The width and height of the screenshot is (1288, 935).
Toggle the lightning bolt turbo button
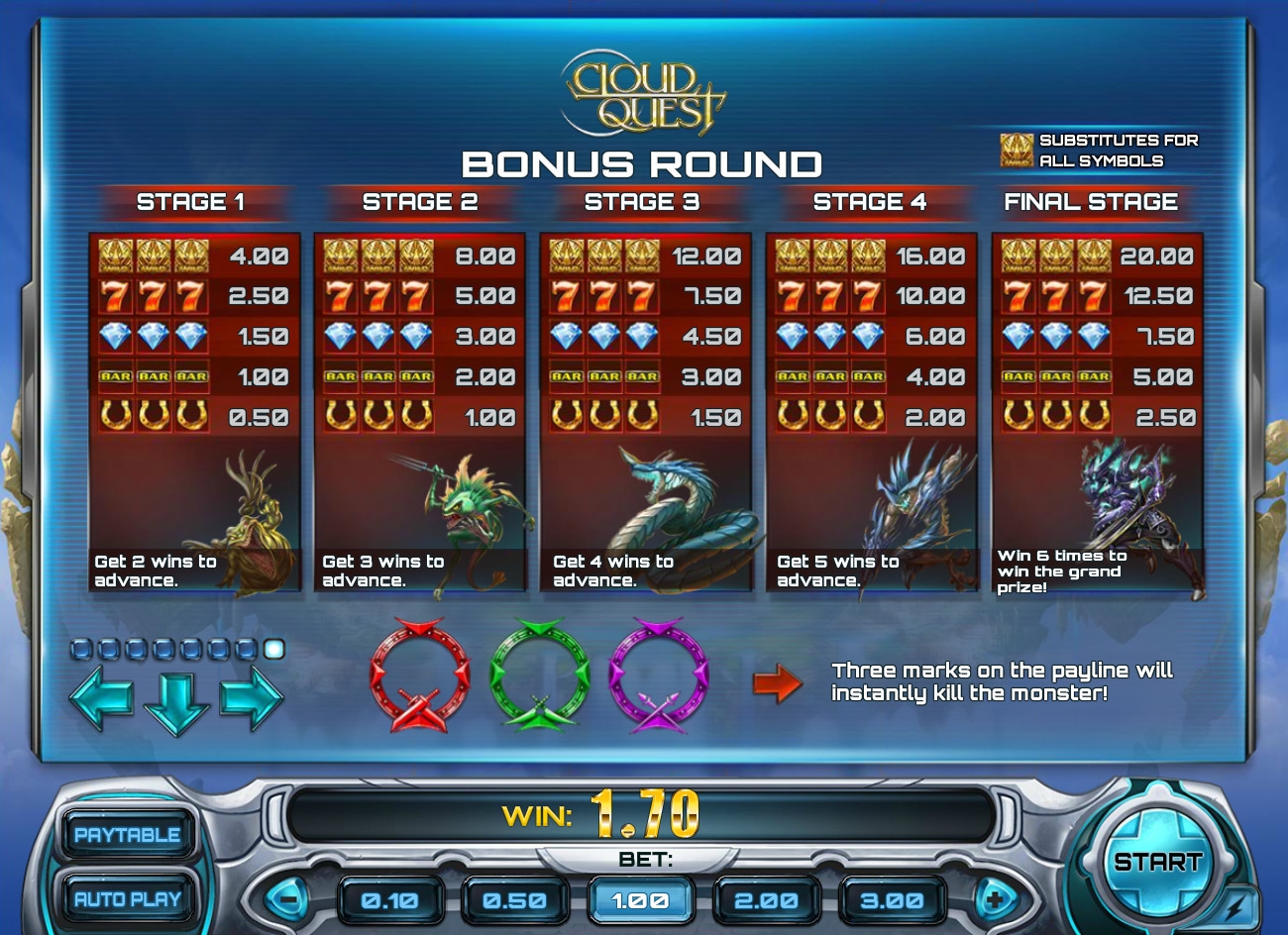click(1233, 906)
